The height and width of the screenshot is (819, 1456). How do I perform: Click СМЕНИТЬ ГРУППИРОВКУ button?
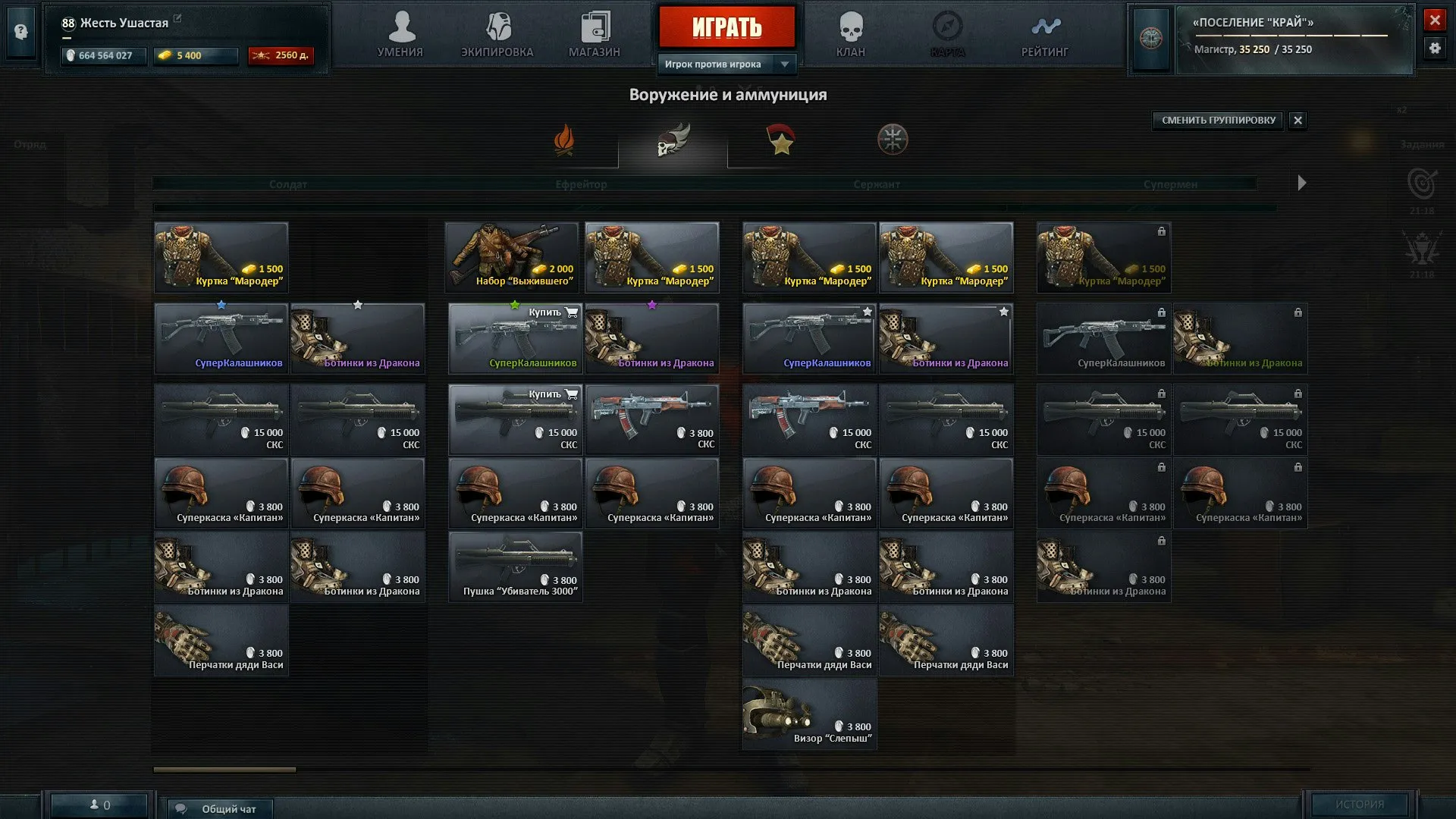(x=1218, y=120)
